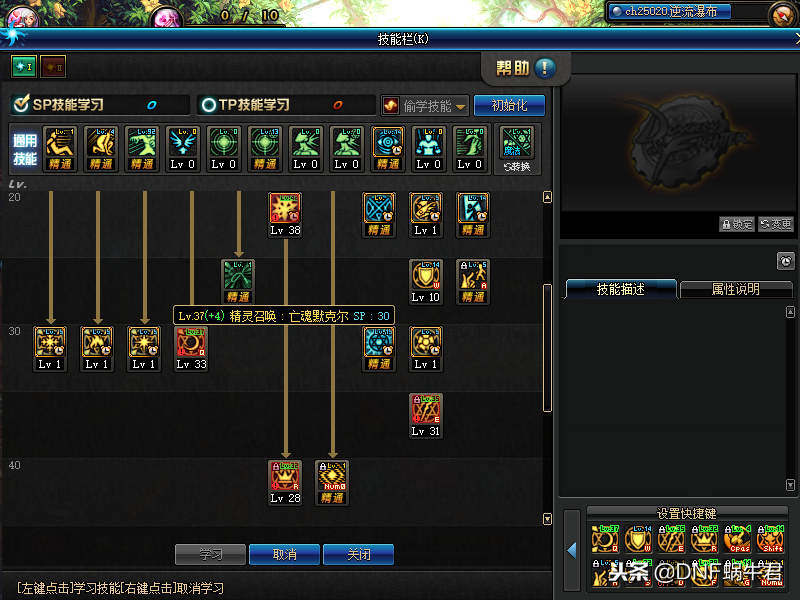Select the TP技能学习 option
The width and height of the screenshot is (800, 600).
pos(209,105)
